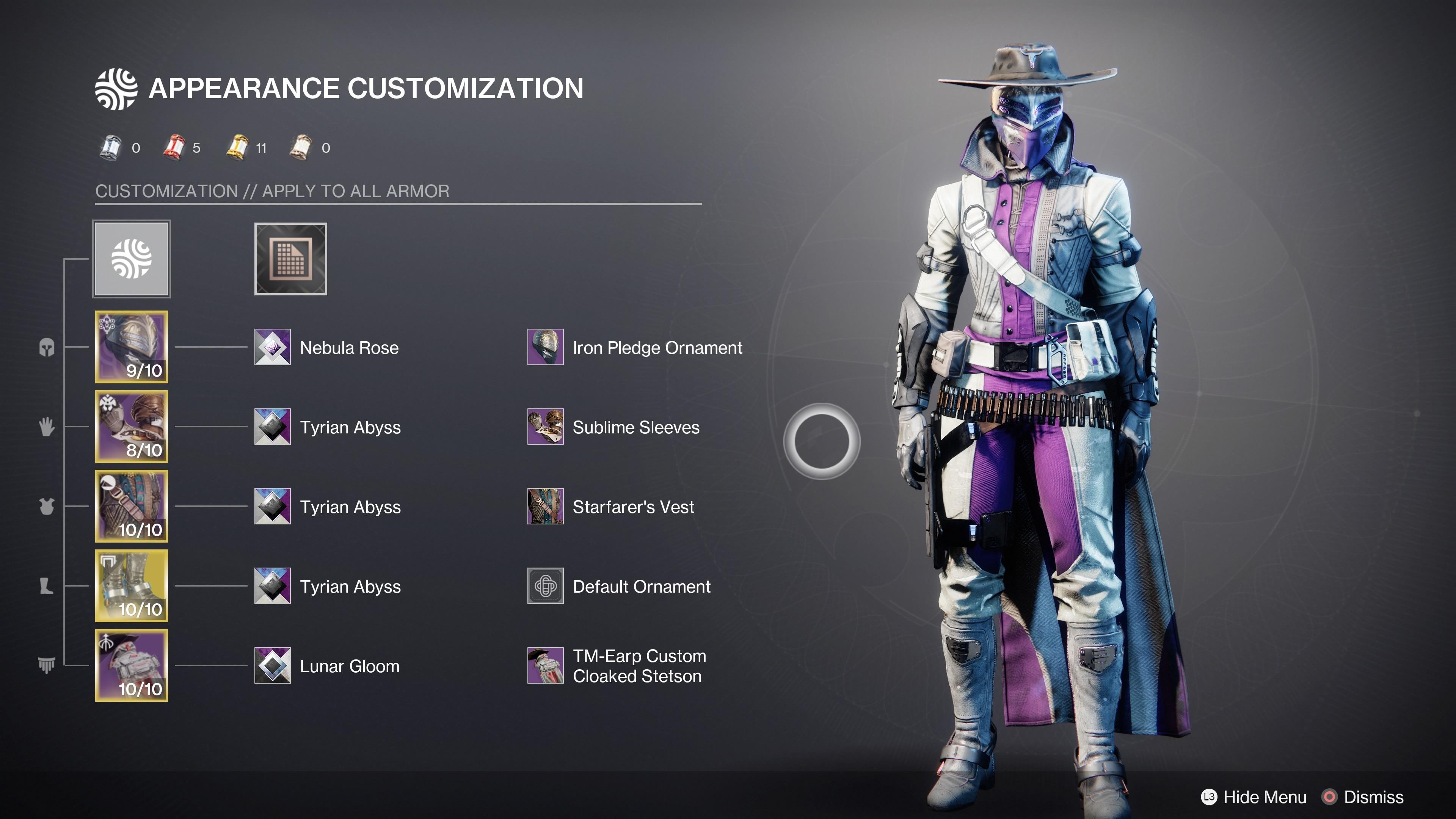The width and height of the screenshot is (1456, 819).
Task: Select the Apply to All Armor customization tile
Action: pyautogui.click(x=131, y=259)
